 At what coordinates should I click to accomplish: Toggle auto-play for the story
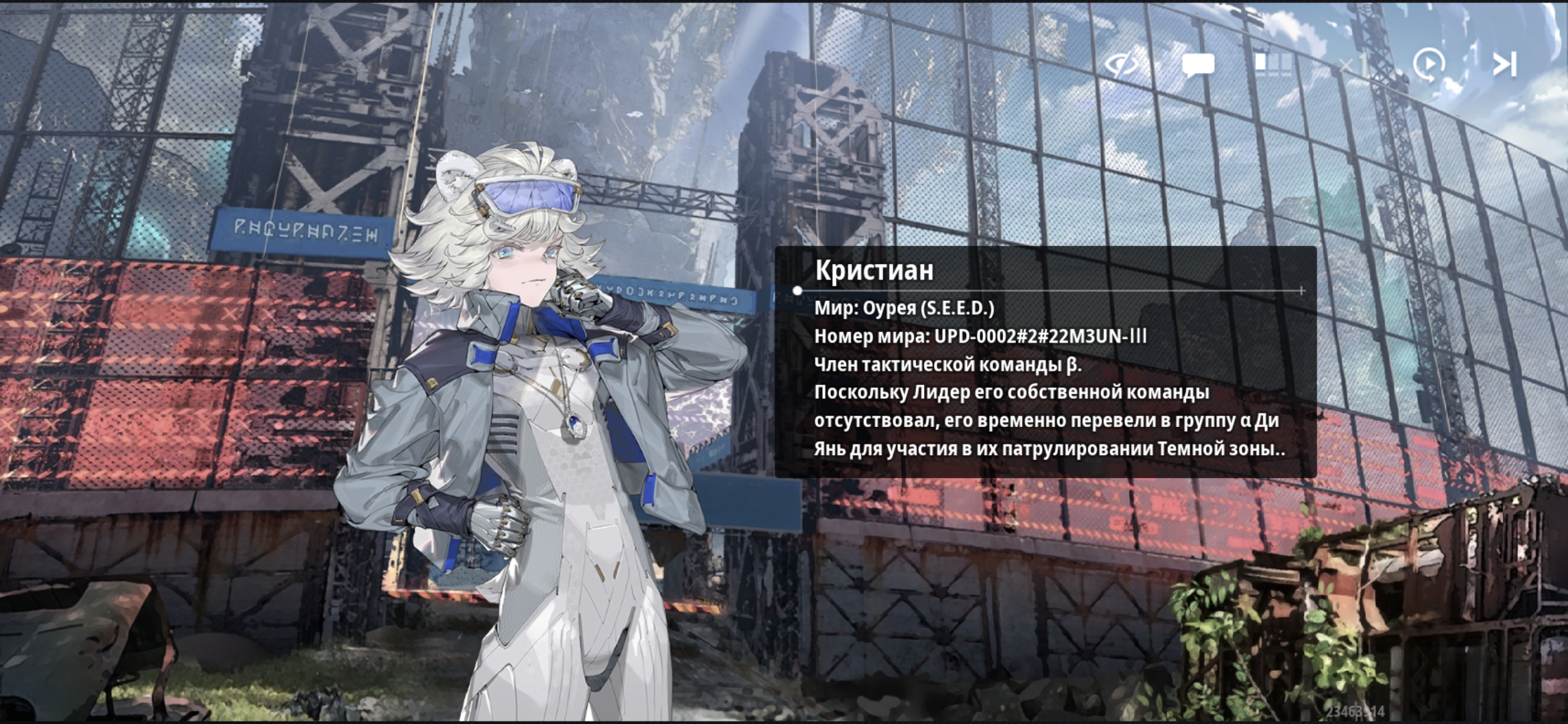click(x=1428, y=65)
